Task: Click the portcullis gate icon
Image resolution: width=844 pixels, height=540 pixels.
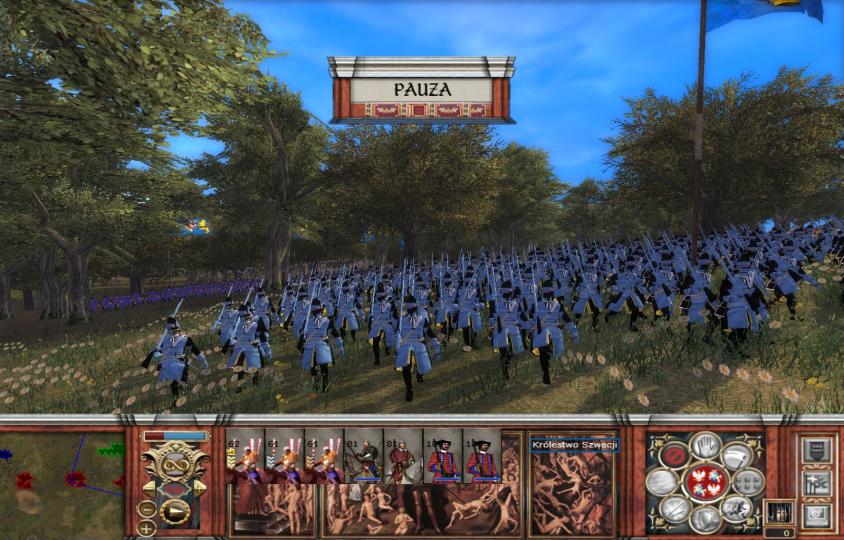Action: [x=780, y=512]
